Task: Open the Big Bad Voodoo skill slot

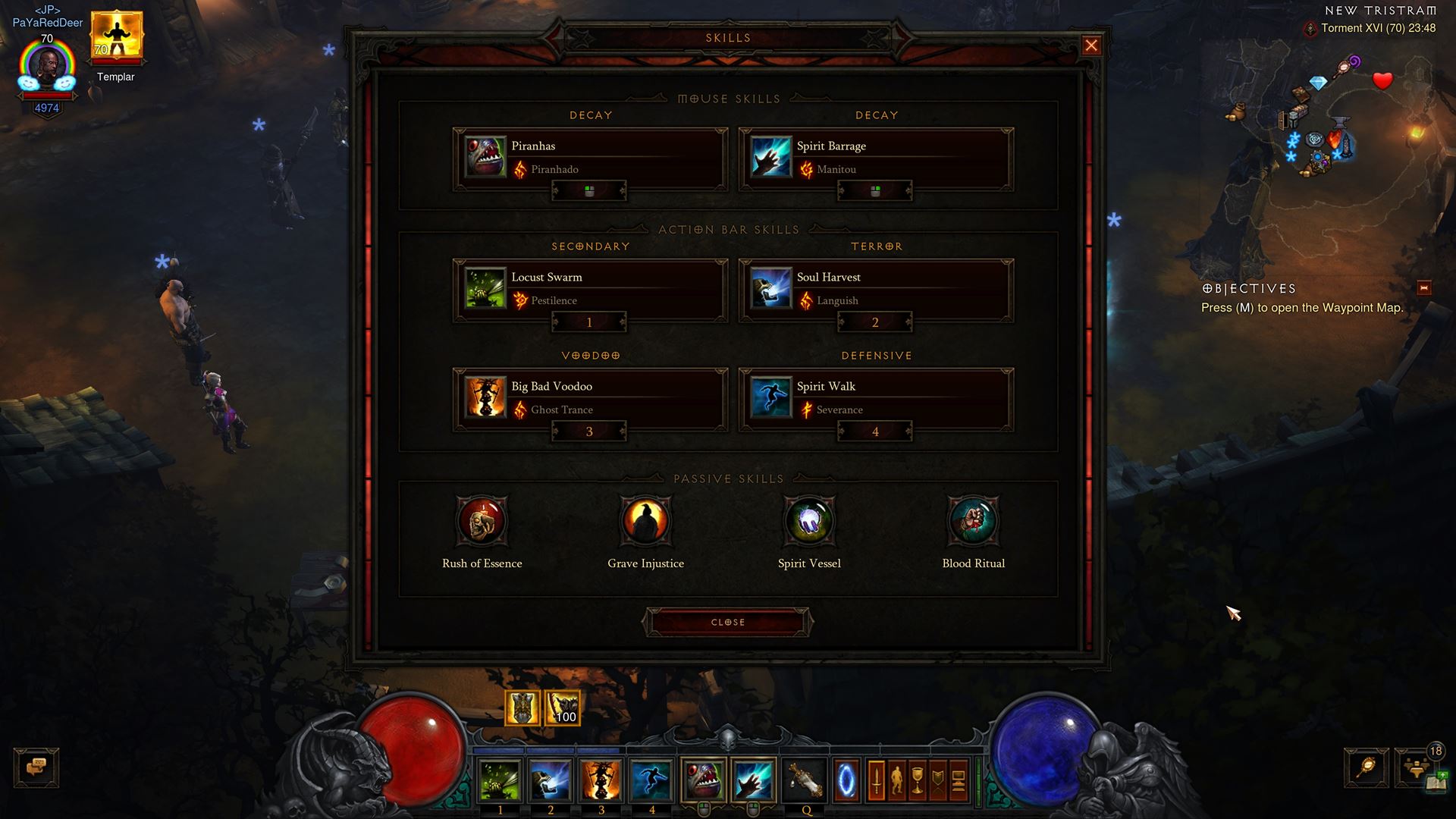Action: pos(485,396)
